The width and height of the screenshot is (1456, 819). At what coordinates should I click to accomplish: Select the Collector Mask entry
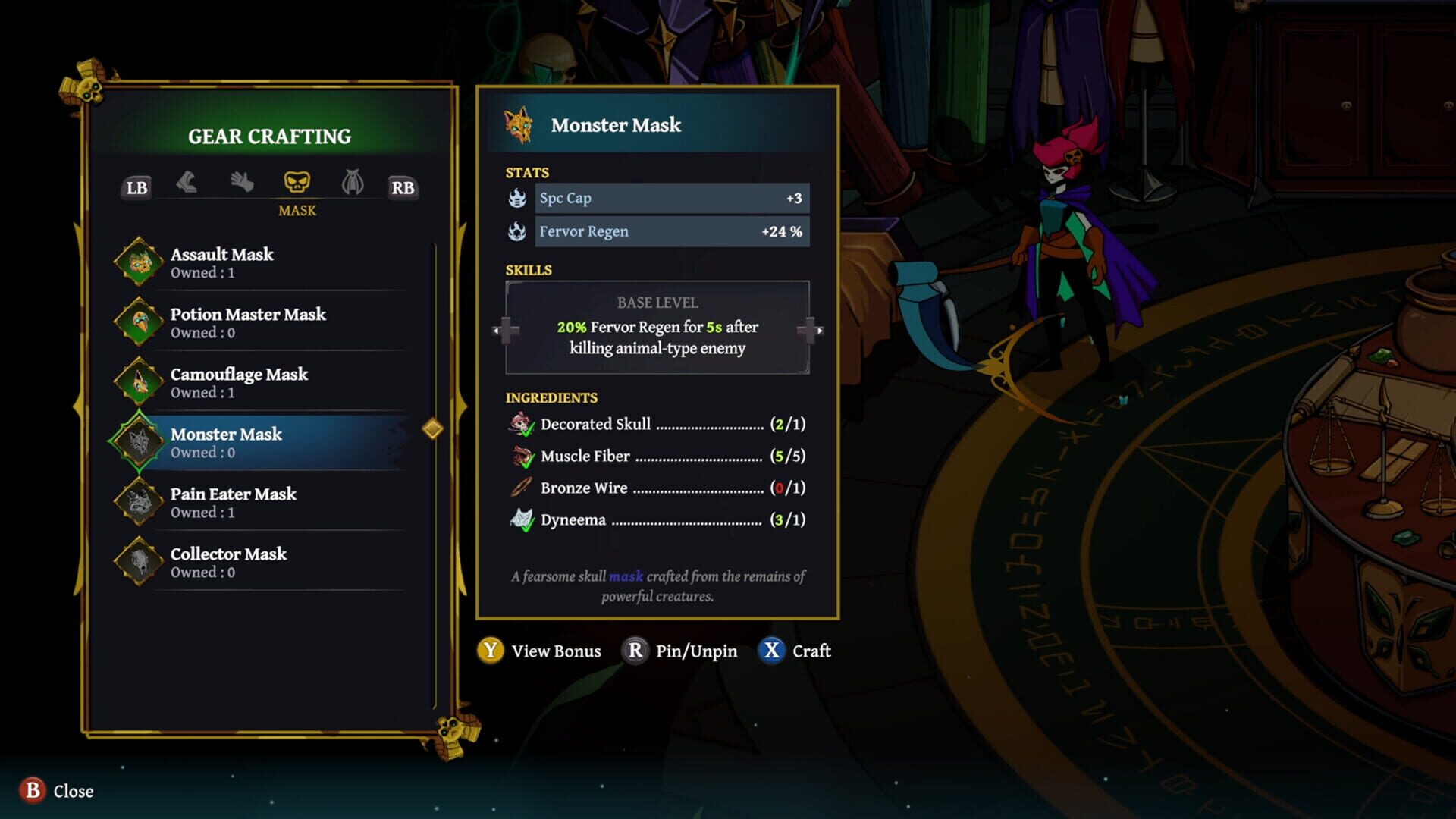[x=230, y=563]
